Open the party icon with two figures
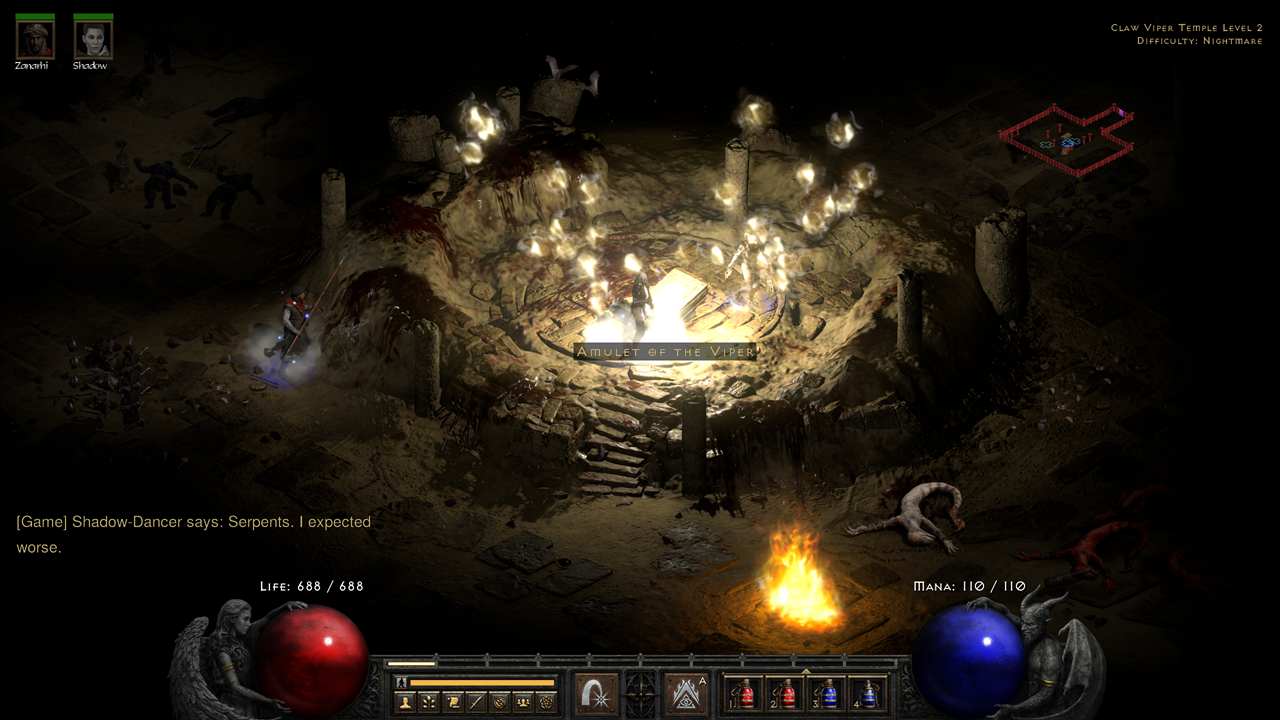The width and height of the screenshot is (1280, 720). point(522,702)
